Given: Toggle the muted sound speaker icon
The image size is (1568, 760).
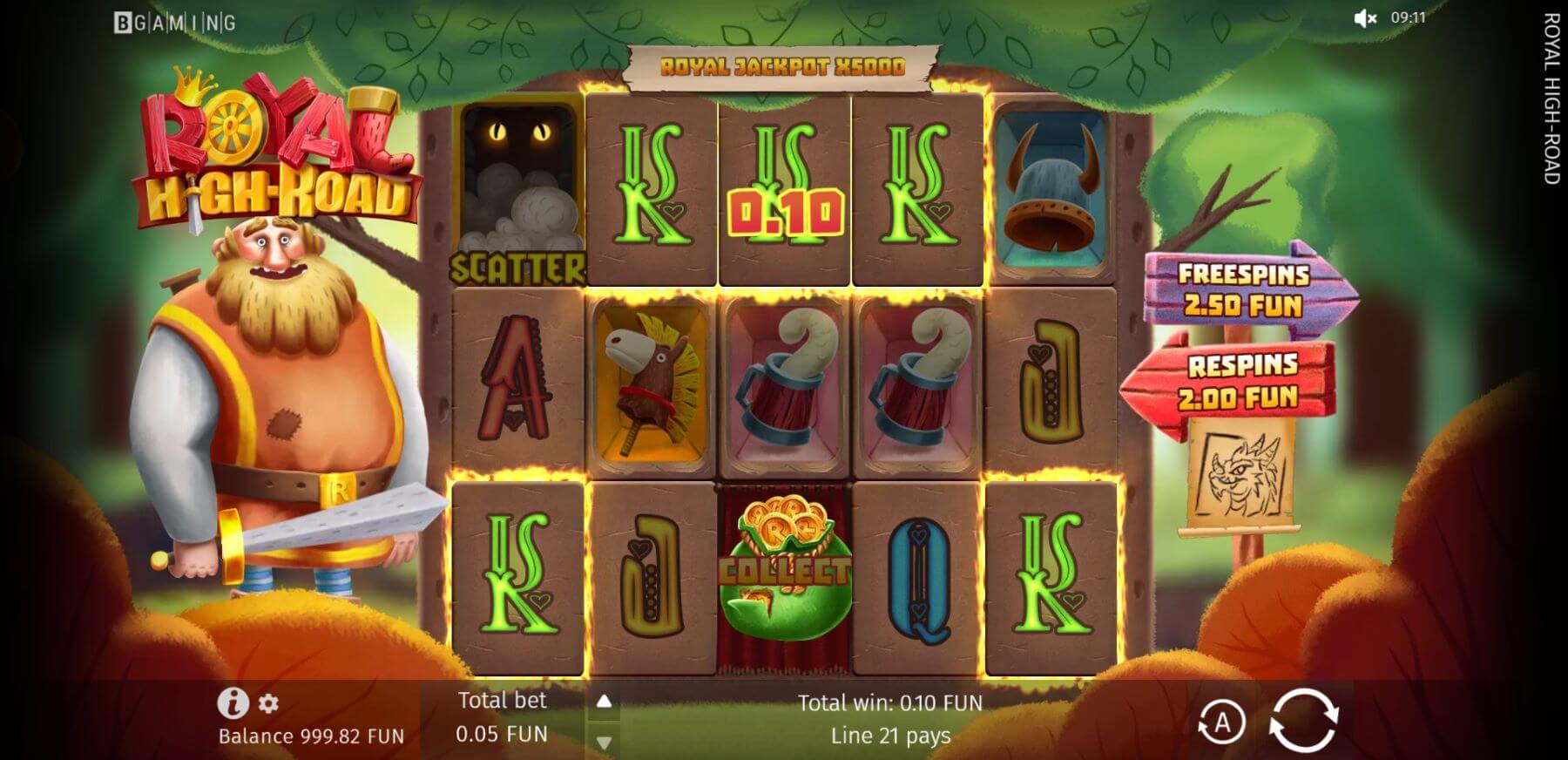Looking at the screenshot, I should click(1365, 18).
